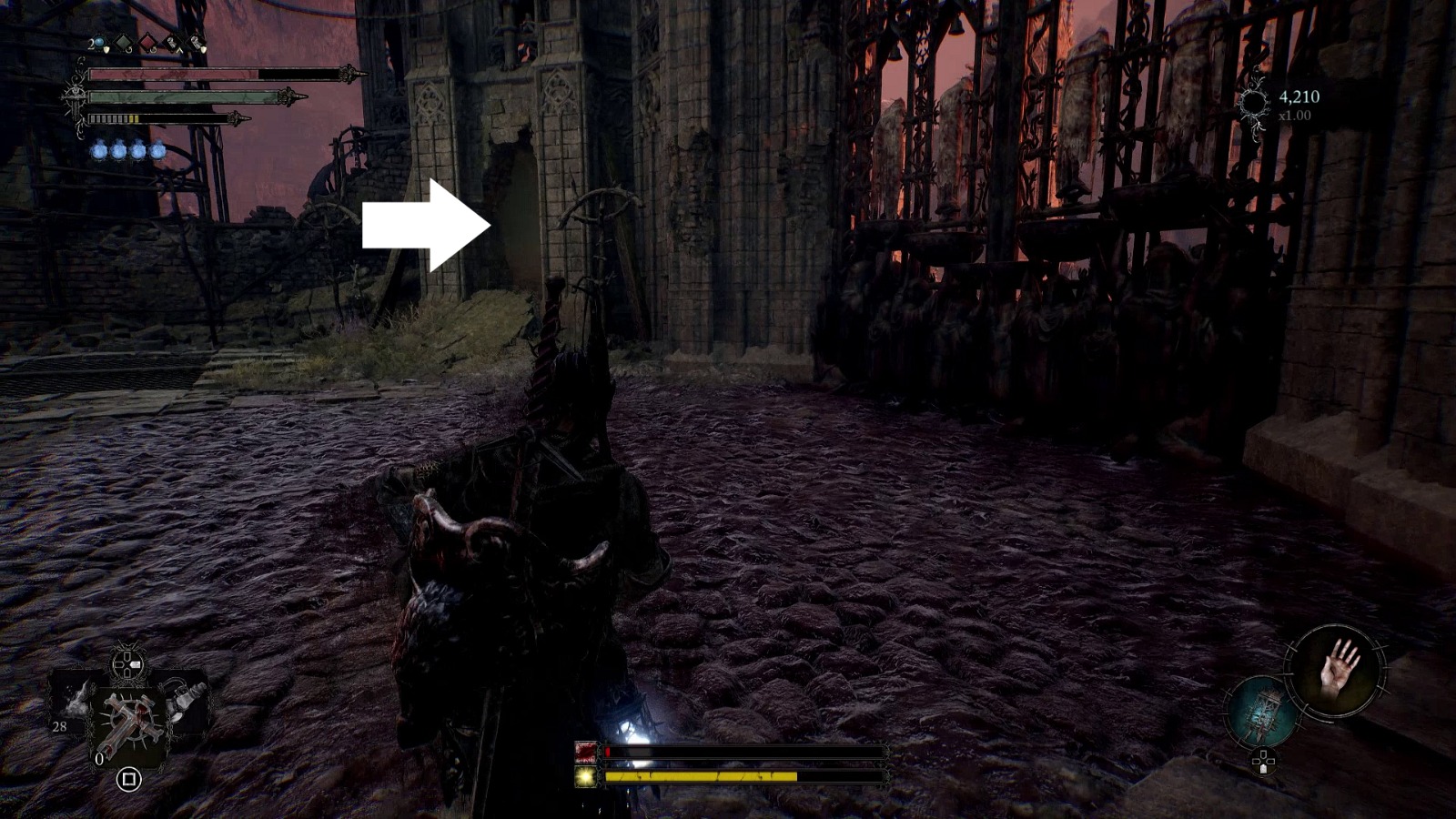Open the d-pad indicator near the lamp icon

pyautogui.click(x=1263, y=761)
